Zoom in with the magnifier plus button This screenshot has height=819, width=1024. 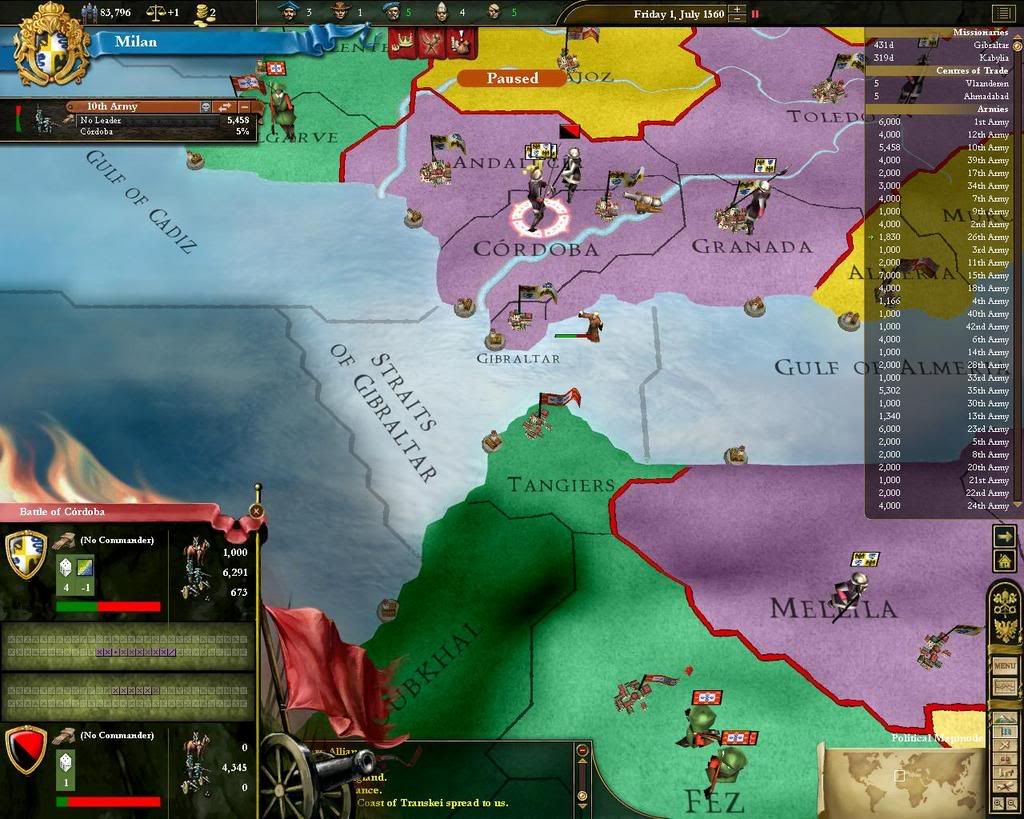point(997,802)
